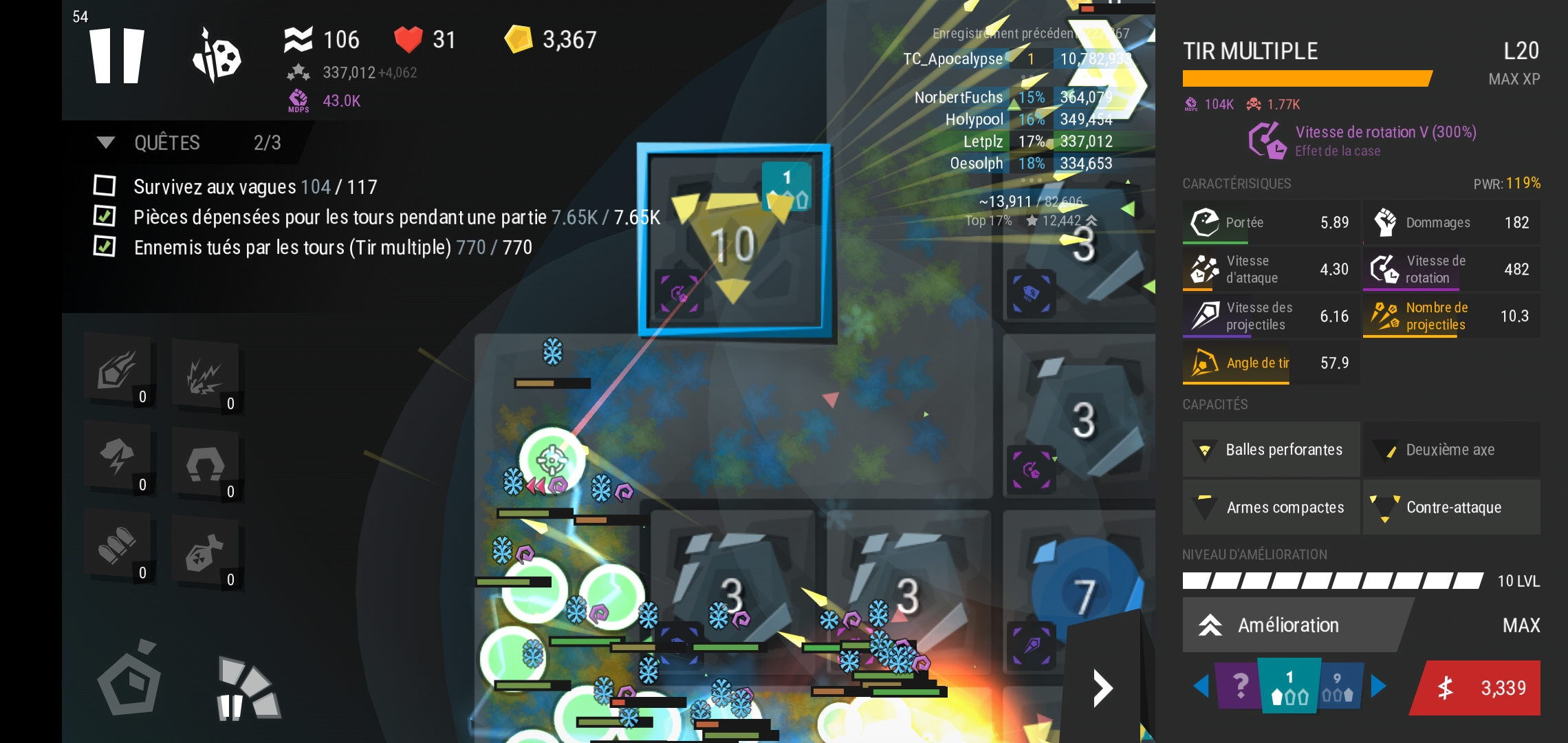Activate the fireball ability slot
This screenshot has height=743, width=1568.
(x=118, y=369)
